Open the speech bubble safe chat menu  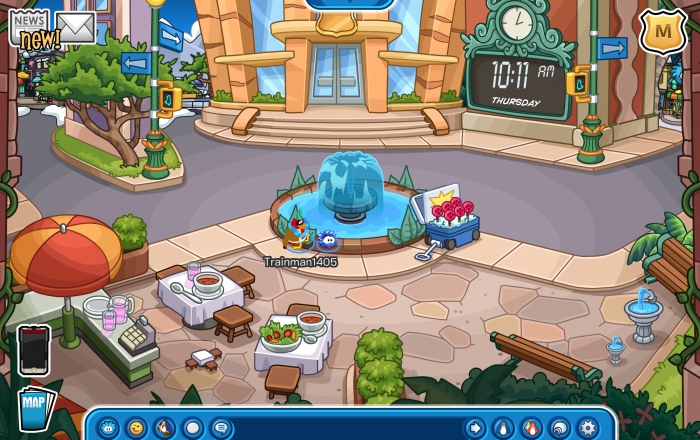pos(221,427)
